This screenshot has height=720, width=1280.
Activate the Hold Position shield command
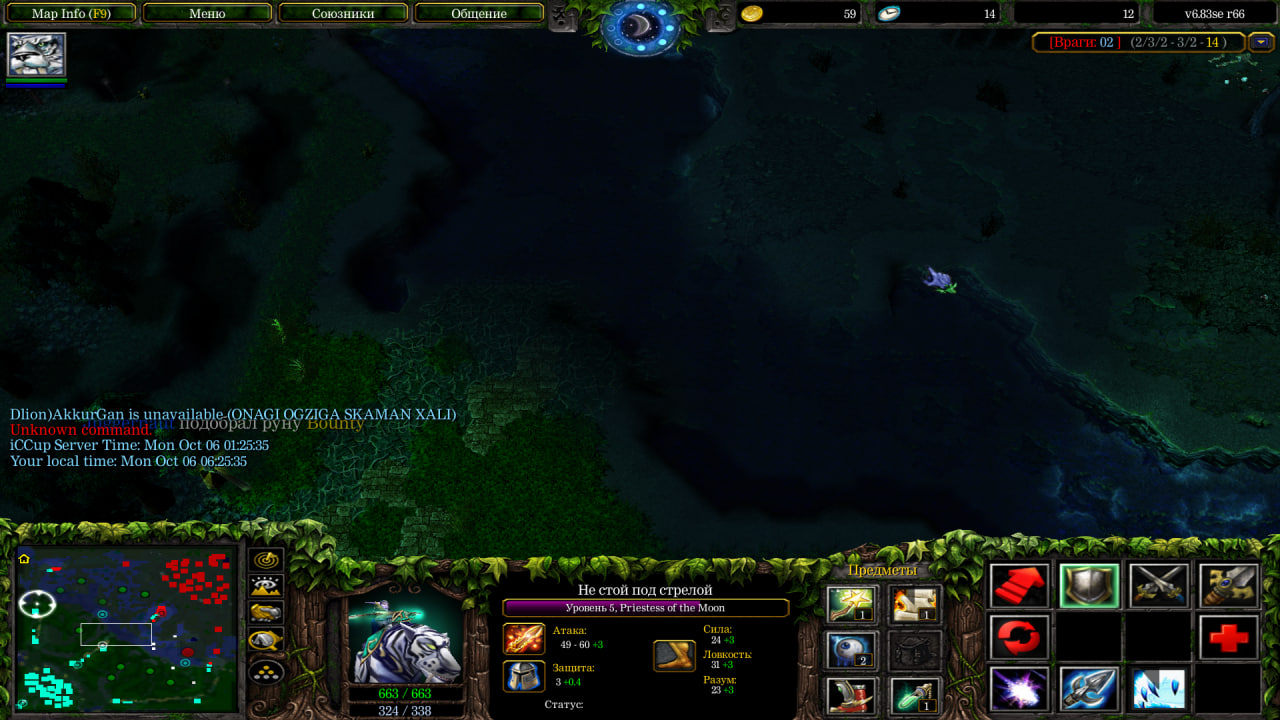1089,586
